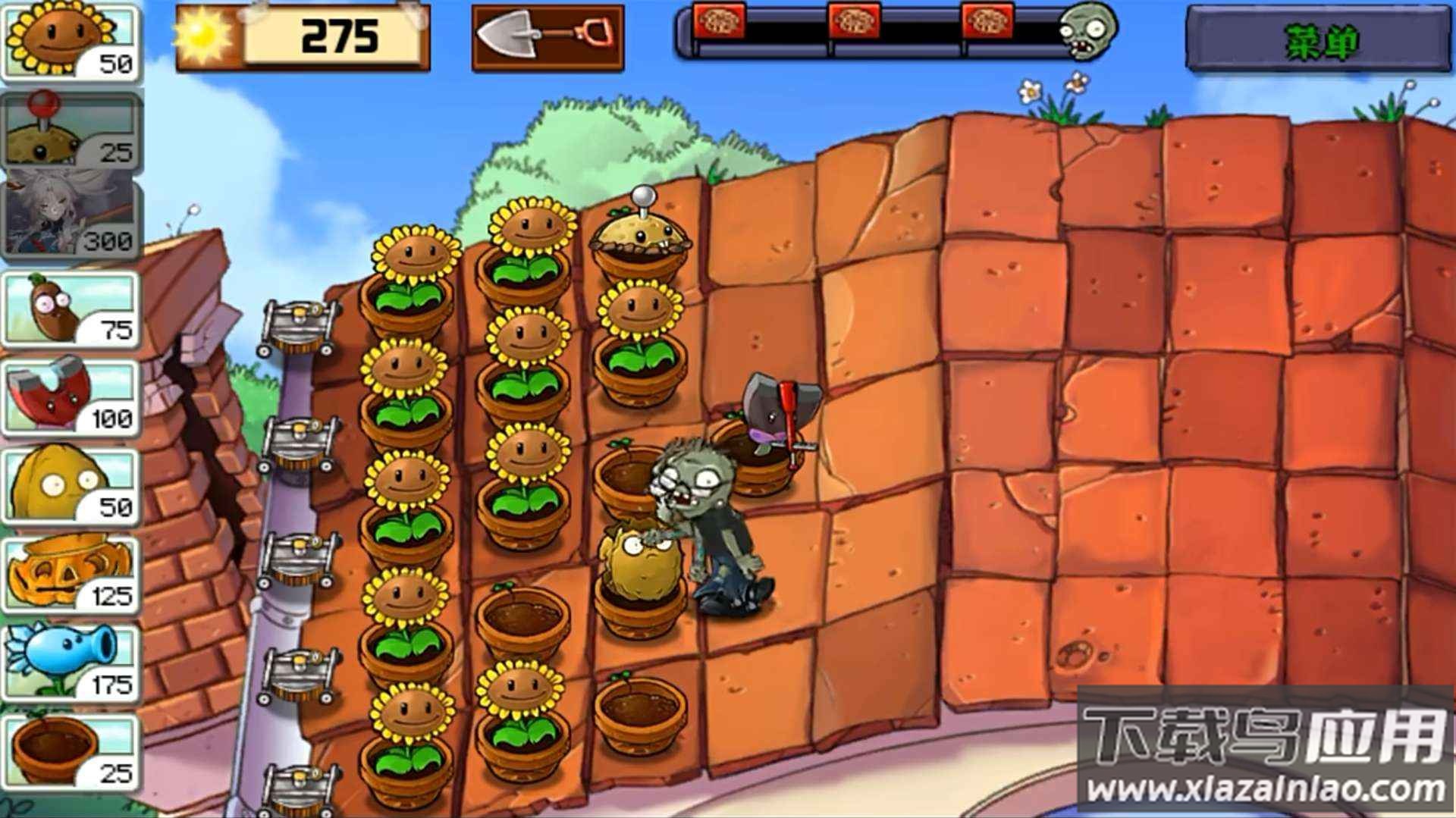This screenshot has width=1456, height=818.
Task: Choose the 300-cost anime character seed packet
Action: coord(71,218)
